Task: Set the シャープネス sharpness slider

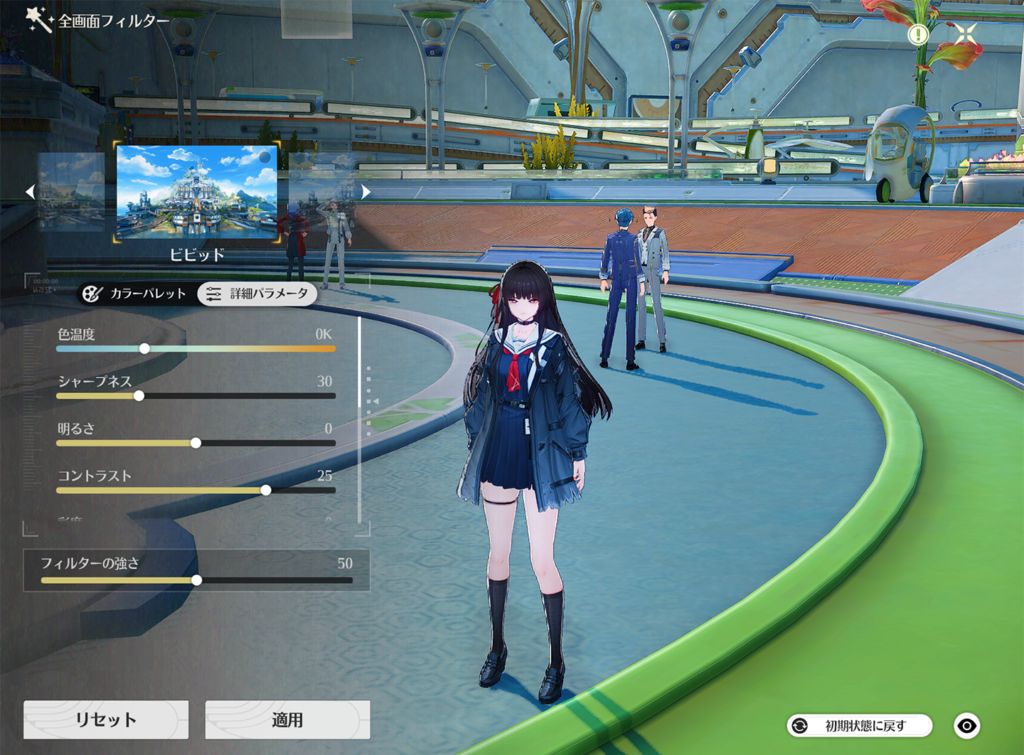Action: (139, 396)
